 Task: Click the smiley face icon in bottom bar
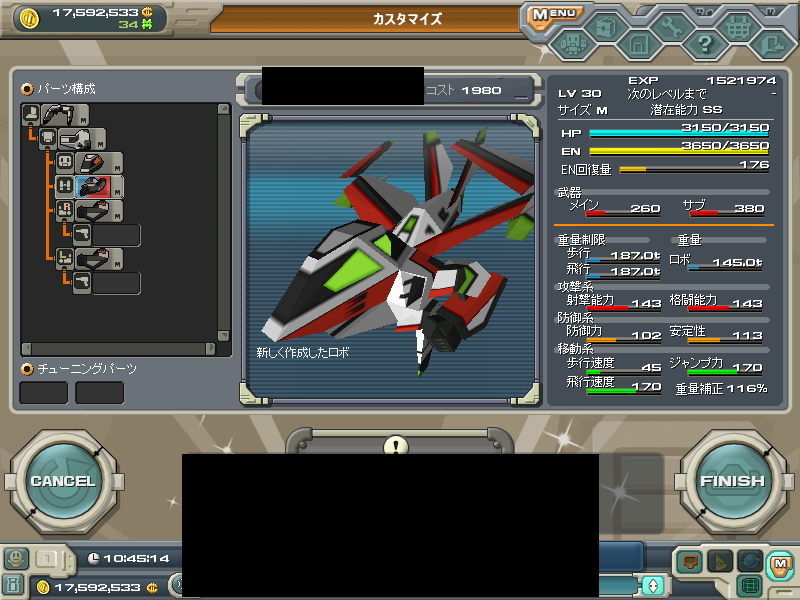(x=16, y=558)
